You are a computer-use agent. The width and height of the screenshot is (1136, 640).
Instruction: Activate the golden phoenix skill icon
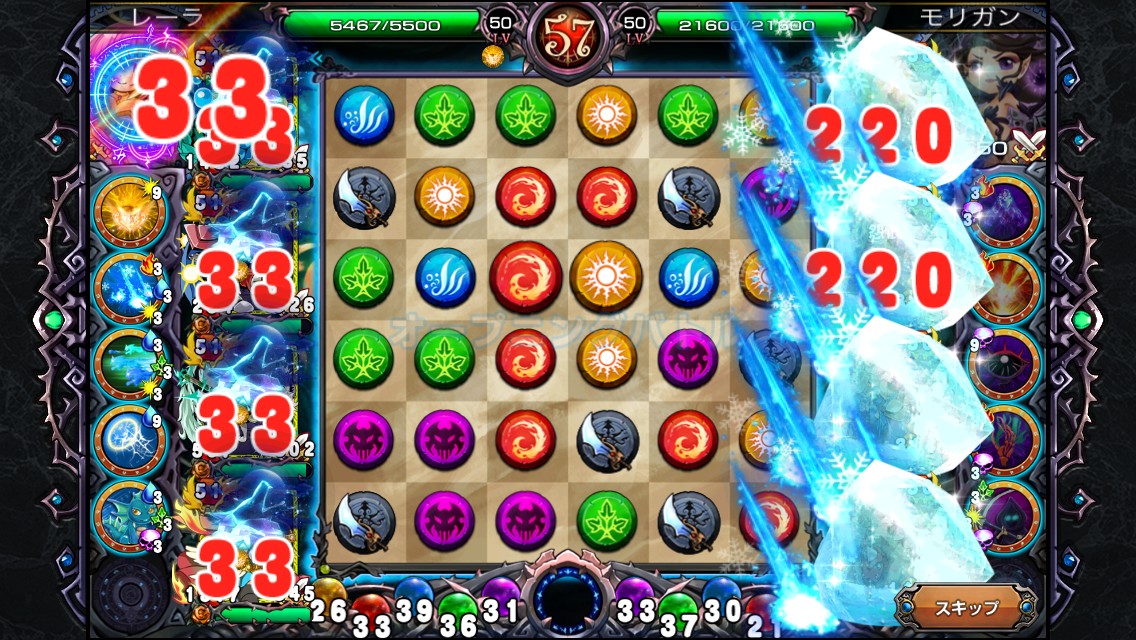[130, 213]
